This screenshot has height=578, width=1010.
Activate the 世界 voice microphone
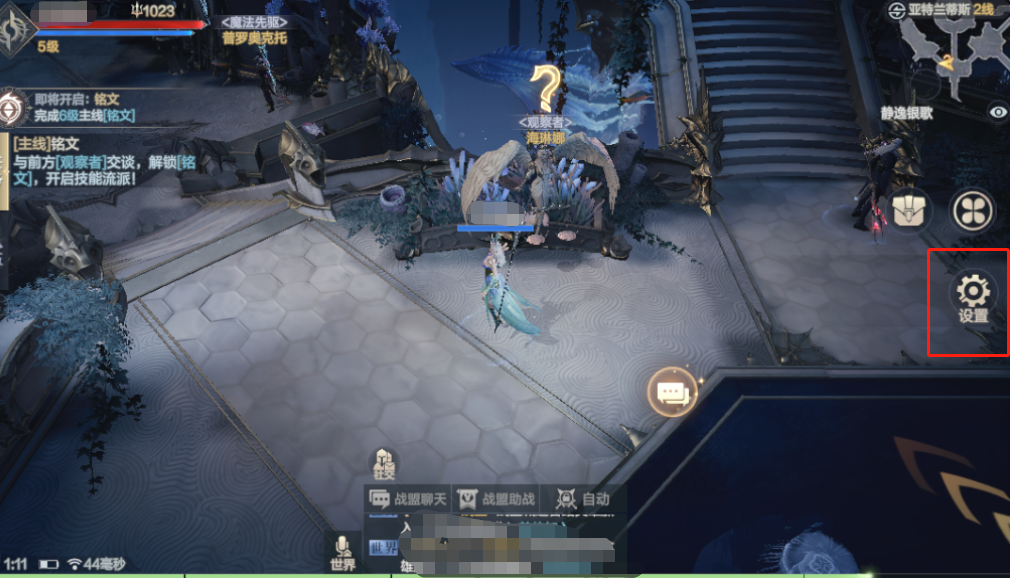(x=343, y=552)
